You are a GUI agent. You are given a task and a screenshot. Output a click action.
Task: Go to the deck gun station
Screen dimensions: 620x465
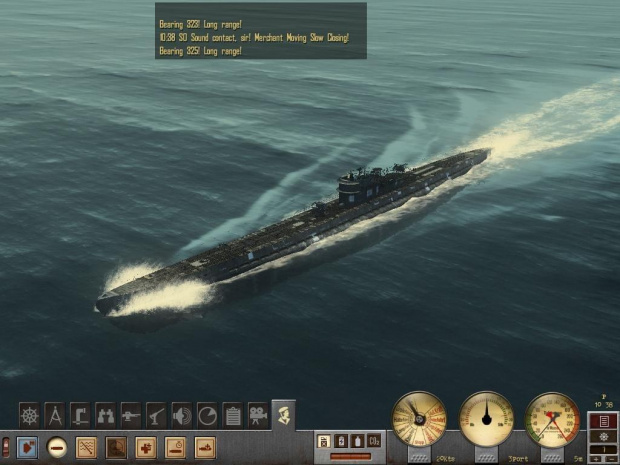[x=131, y=414]
